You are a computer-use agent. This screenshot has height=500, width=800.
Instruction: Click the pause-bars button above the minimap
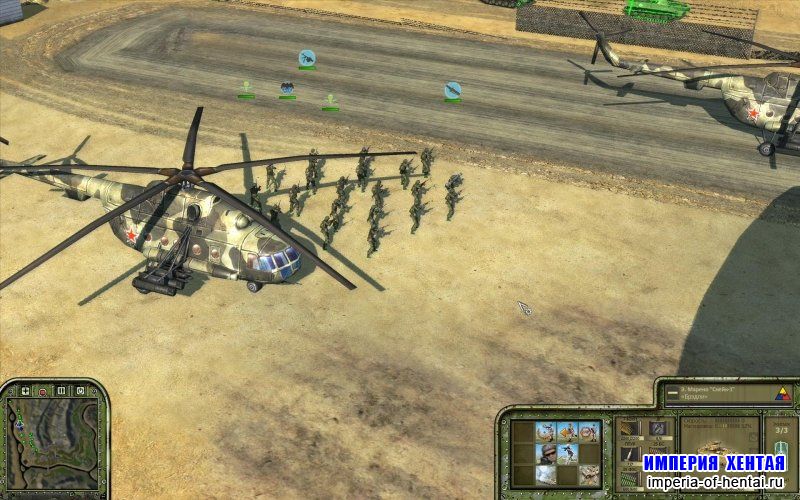pos(60,389)
